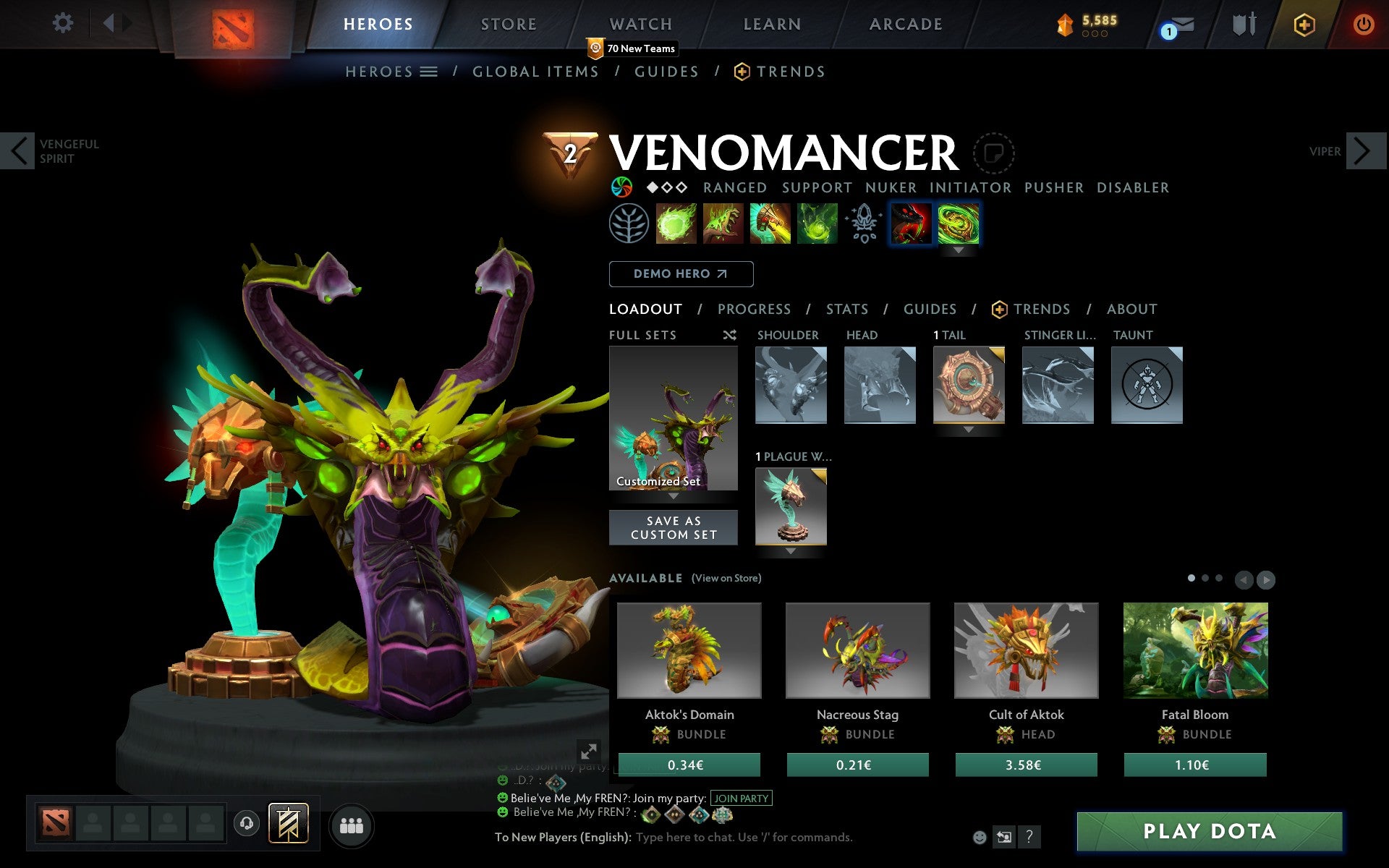1389x868 pixels.
Task: Open the ARCADE menu
Action: [x=905, y=24]
